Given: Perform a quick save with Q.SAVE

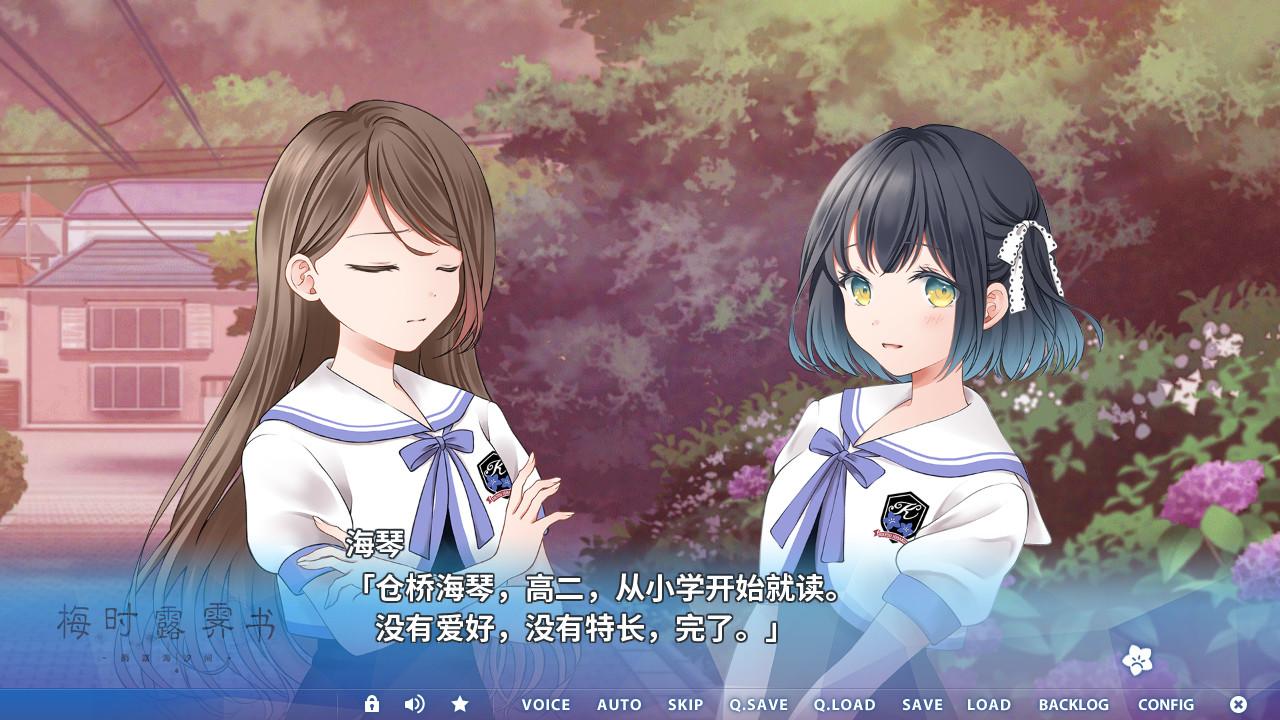Looking at the screenshot, I should (759, 705).
